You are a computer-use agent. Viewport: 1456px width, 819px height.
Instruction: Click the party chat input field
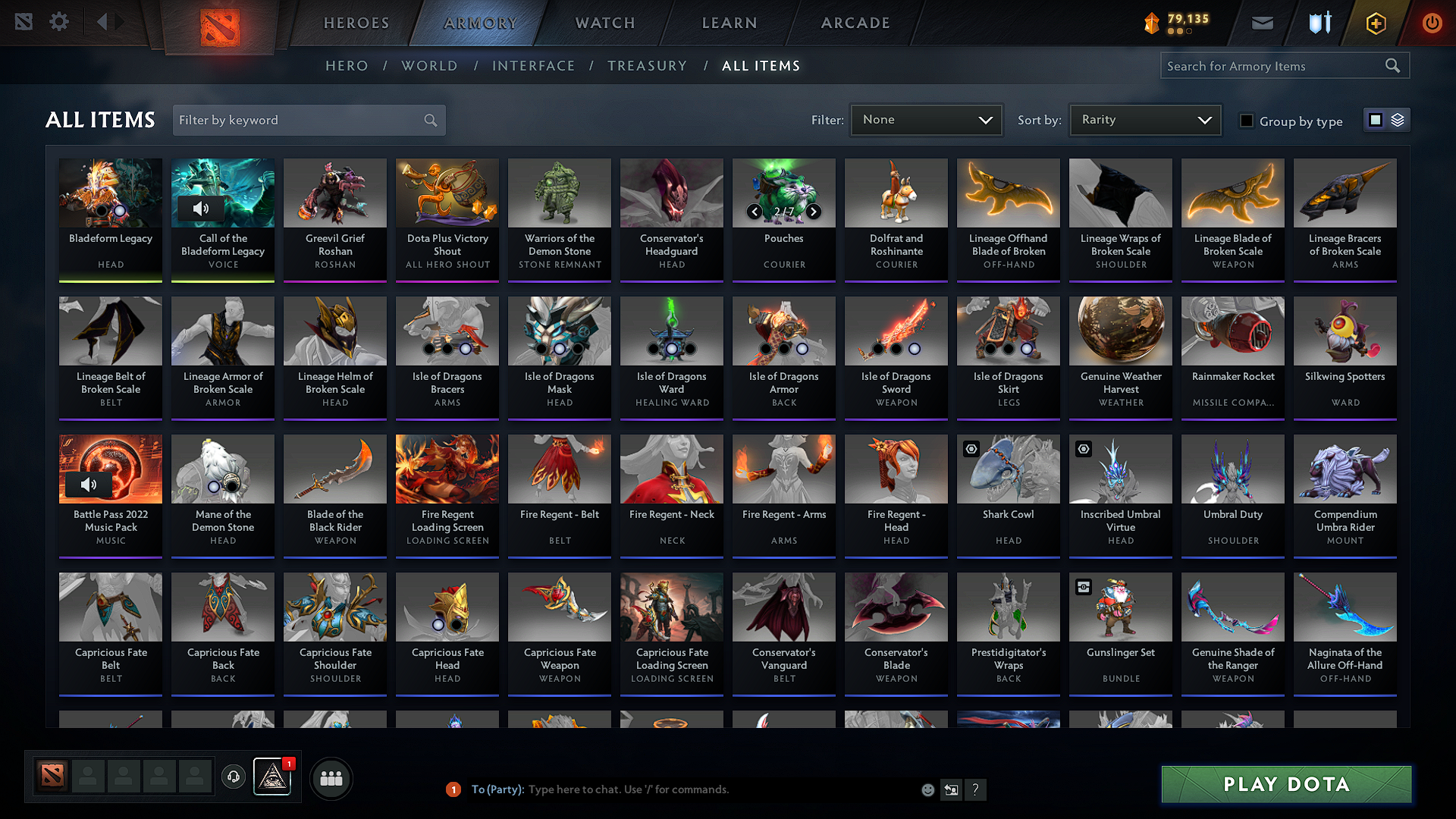point(682,789)
